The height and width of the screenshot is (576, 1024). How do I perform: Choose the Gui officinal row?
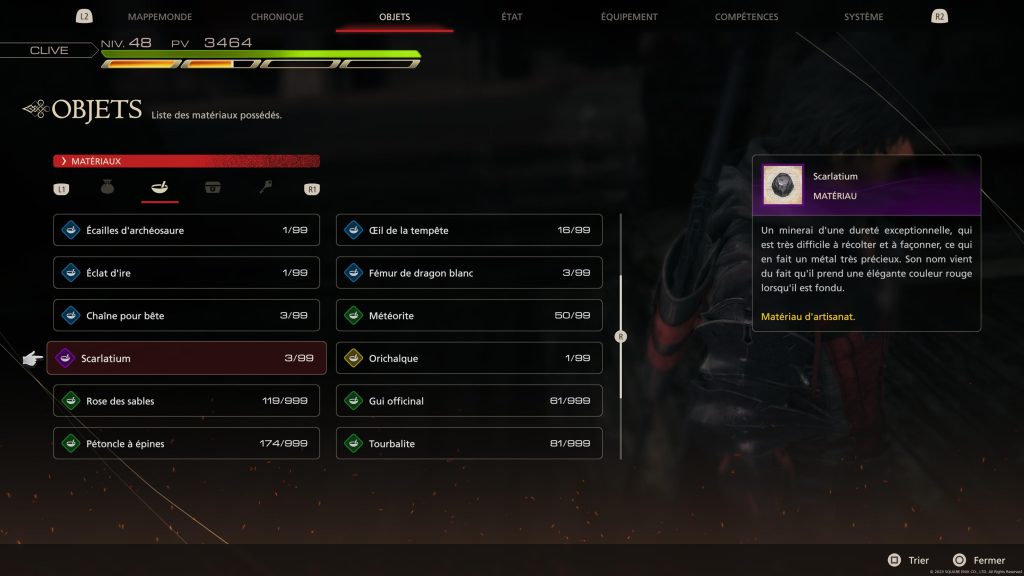coord(469,401)
